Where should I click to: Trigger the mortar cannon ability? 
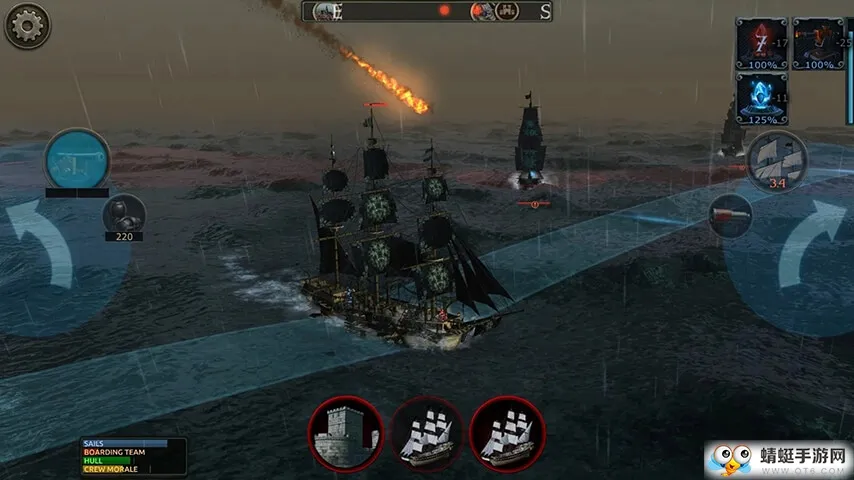coord(819,42)
